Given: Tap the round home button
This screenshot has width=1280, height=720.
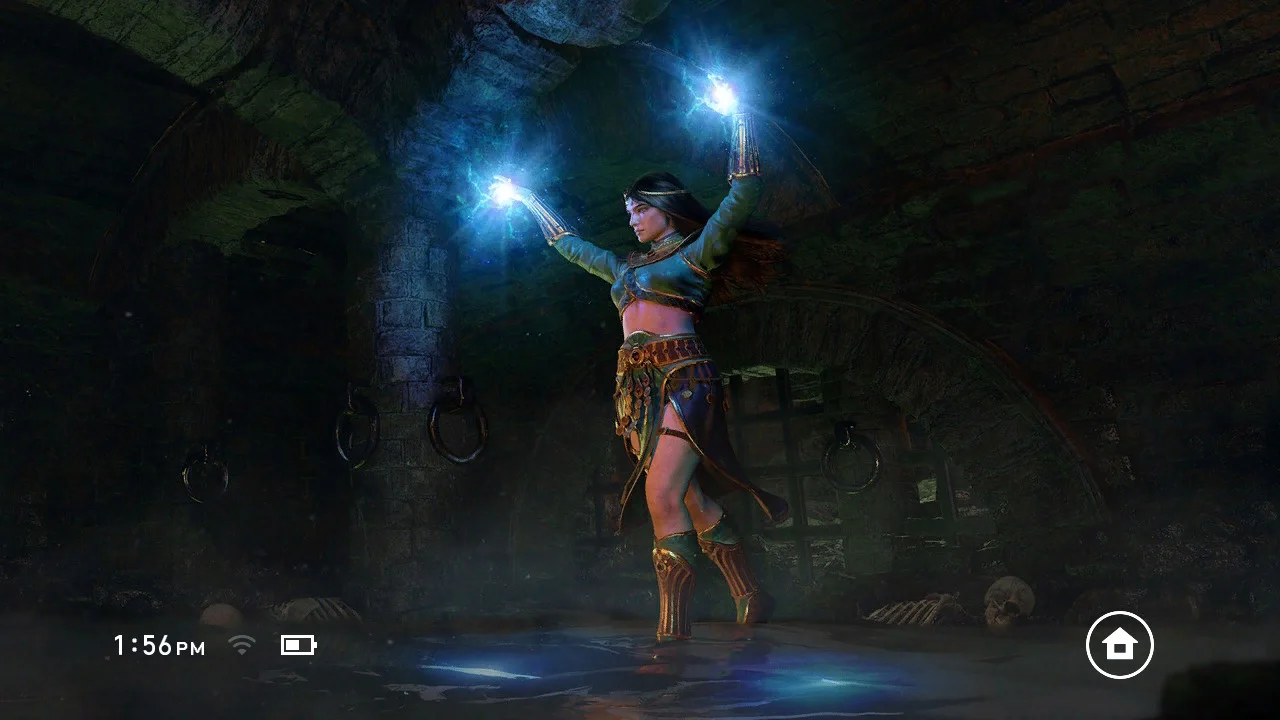Looking at the screenshot, I should click(x=1119, y=645).
